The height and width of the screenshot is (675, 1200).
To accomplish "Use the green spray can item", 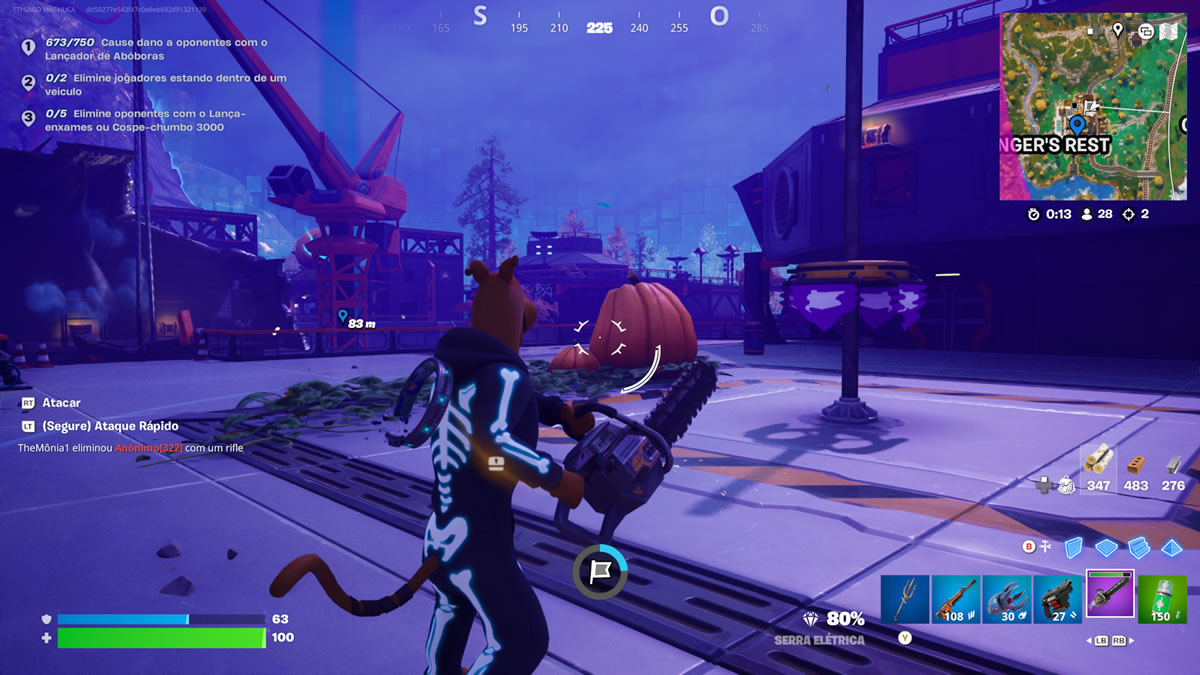I will click(1162, 599).
